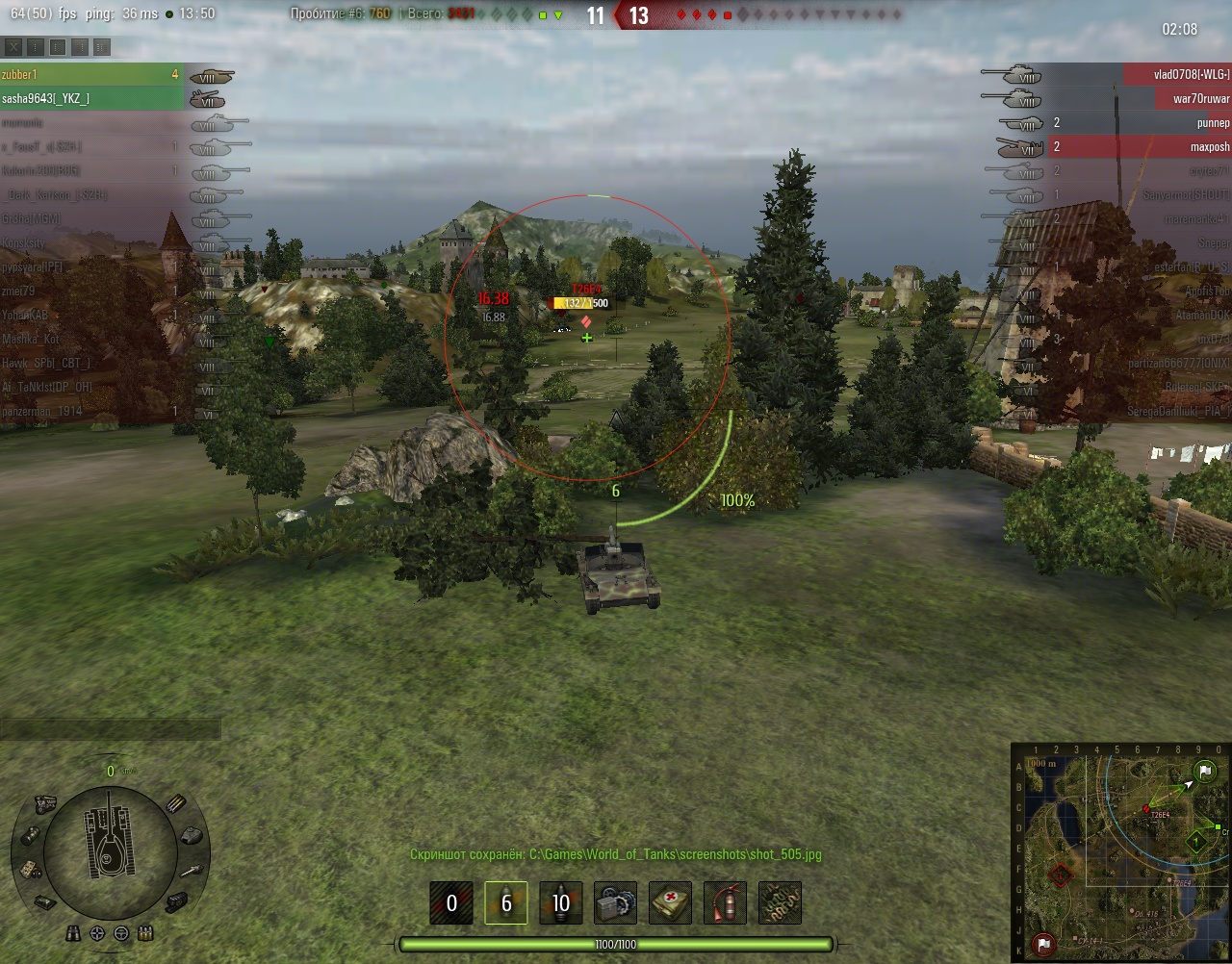Select the shell slot with 6 rounds
This screenshot has height=964, width=1232.
point(505,903)
